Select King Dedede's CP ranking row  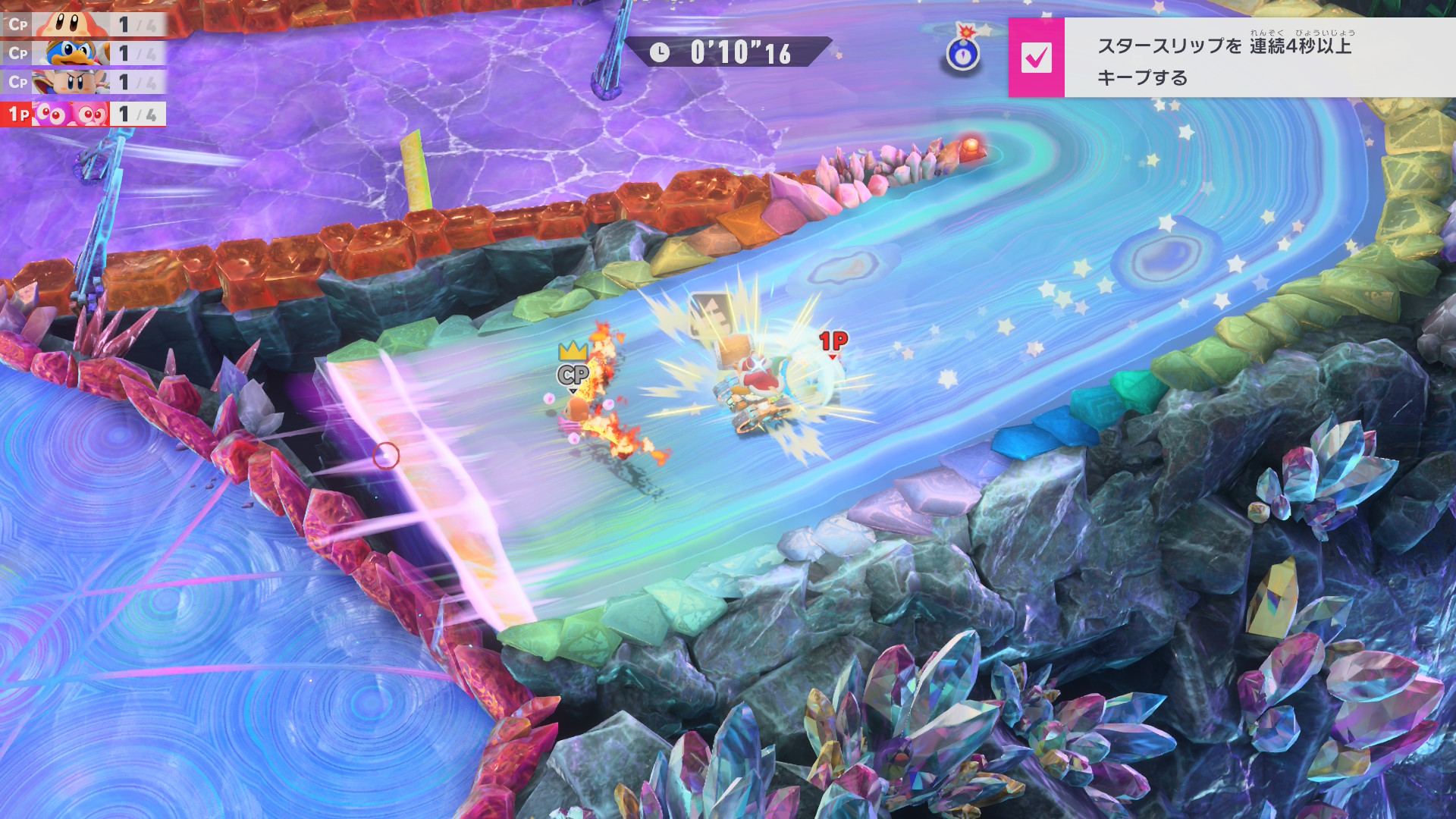click(83, 53)
